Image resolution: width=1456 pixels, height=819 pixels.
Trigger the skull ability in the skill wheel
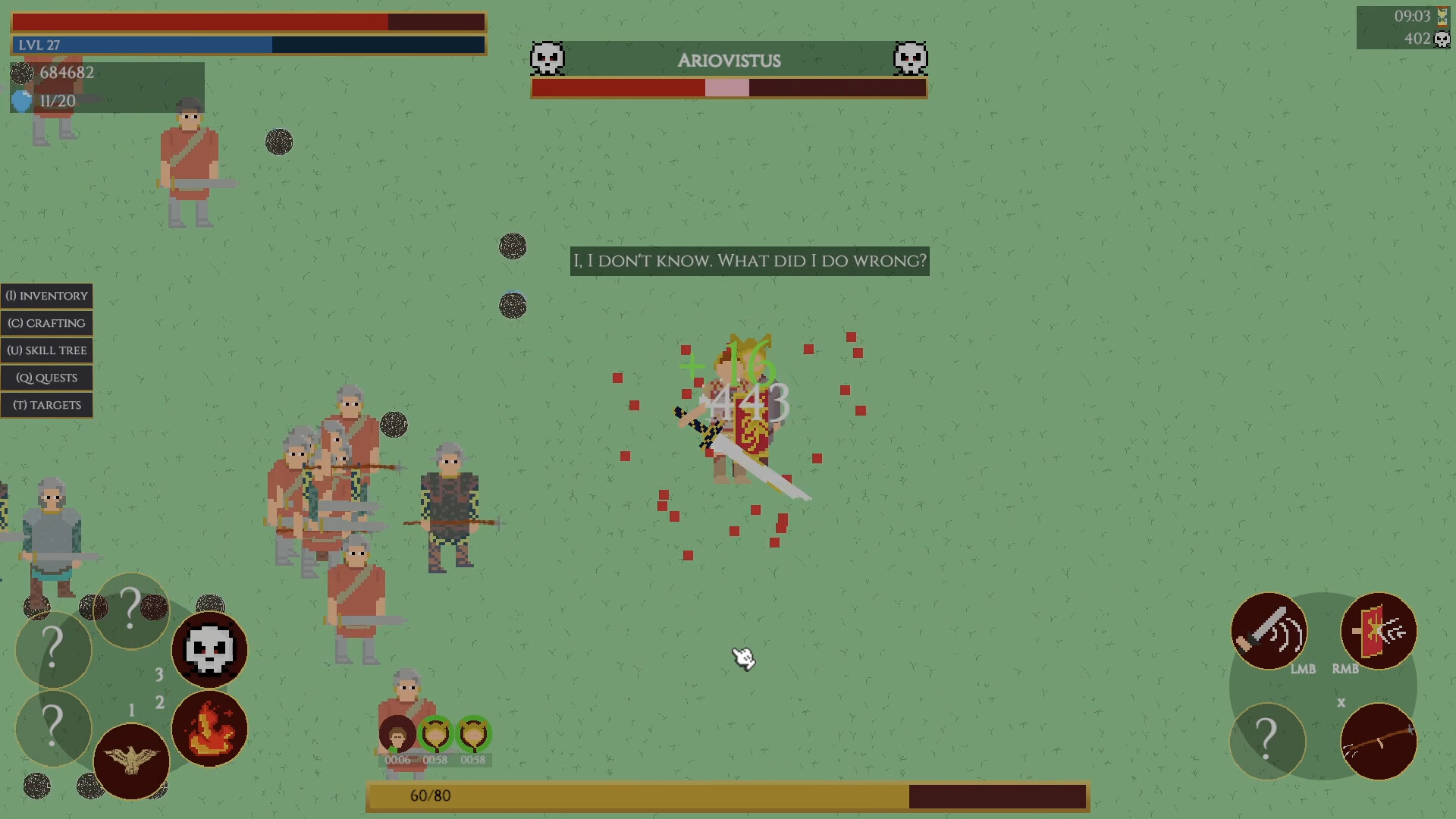pos(209,649)
